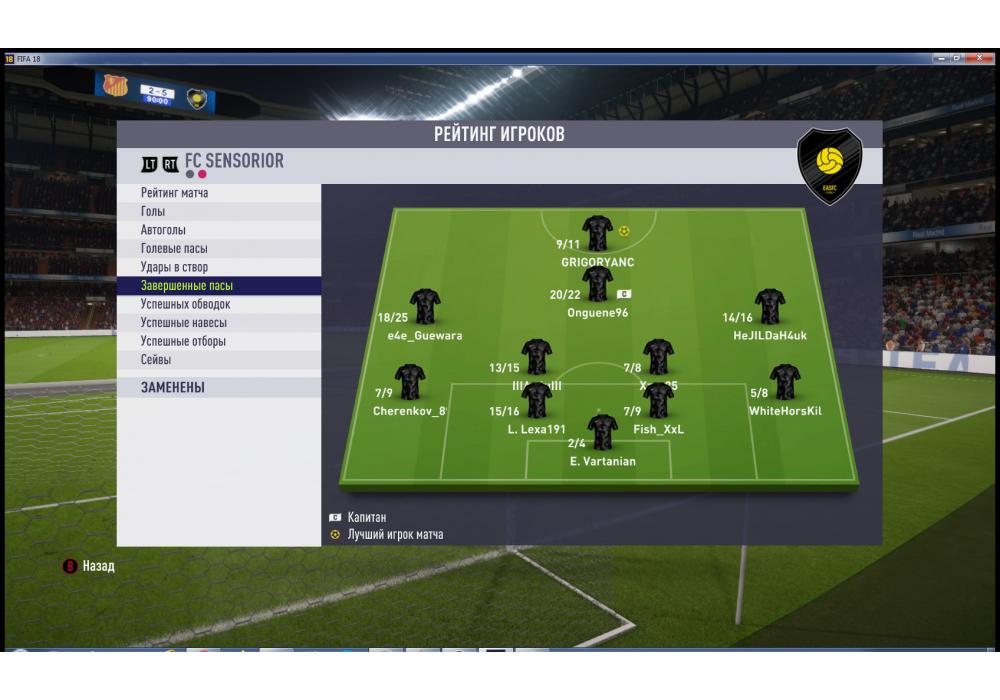Choose defender L. Lexa191's shirt

[537, 400]
